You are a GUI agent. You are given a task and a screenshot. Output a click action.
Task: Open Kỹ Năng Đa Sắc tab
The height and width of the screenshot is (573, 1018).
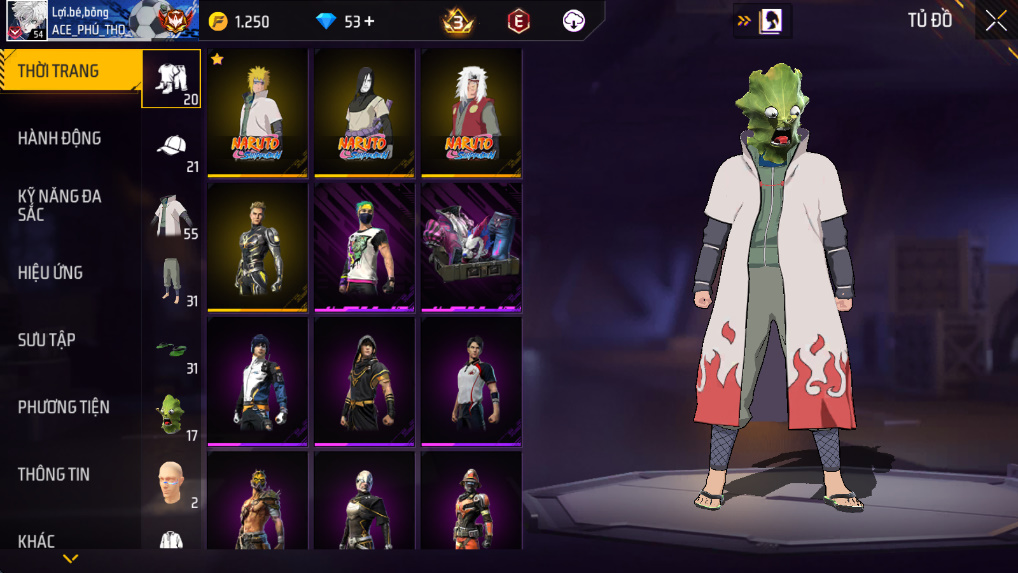coord(60,205)
